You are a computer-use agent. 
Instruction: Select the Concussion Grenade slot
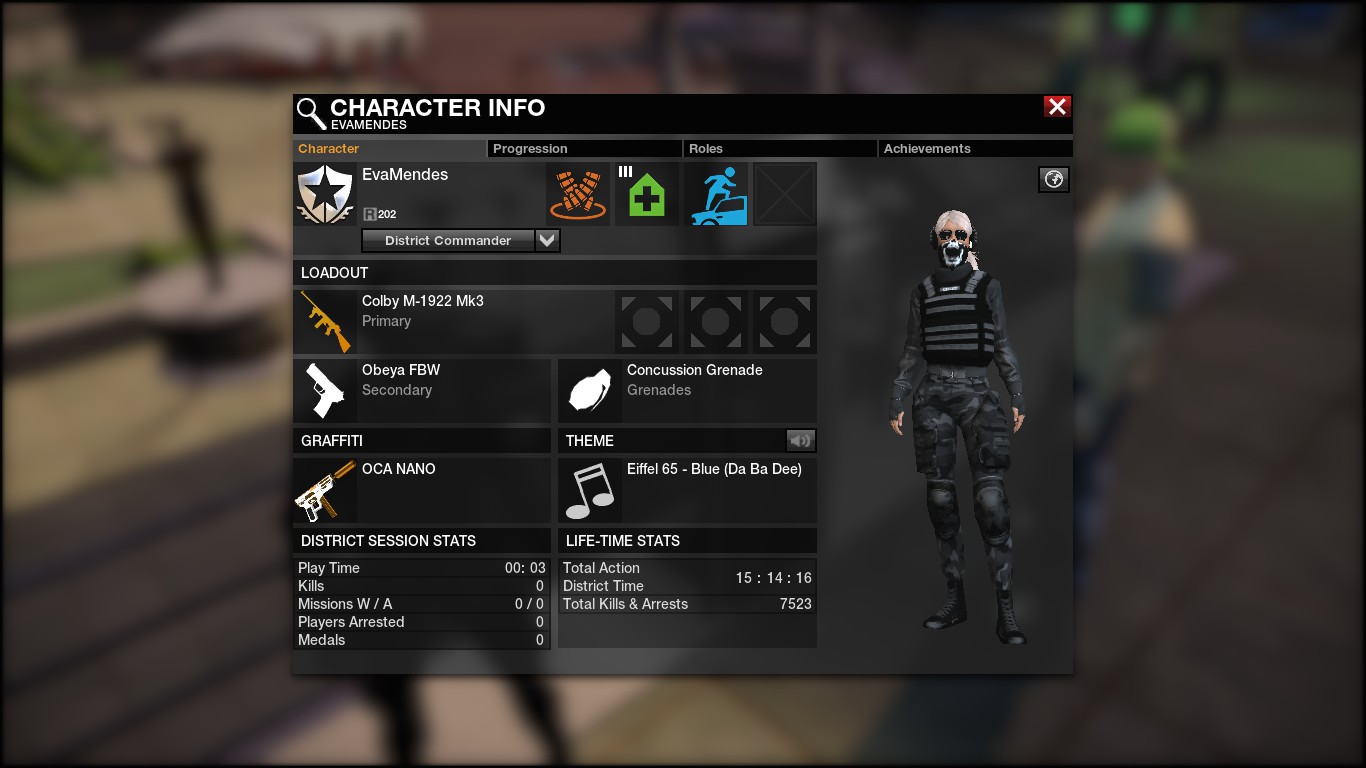pyautogui.click(x=590, y=390)
